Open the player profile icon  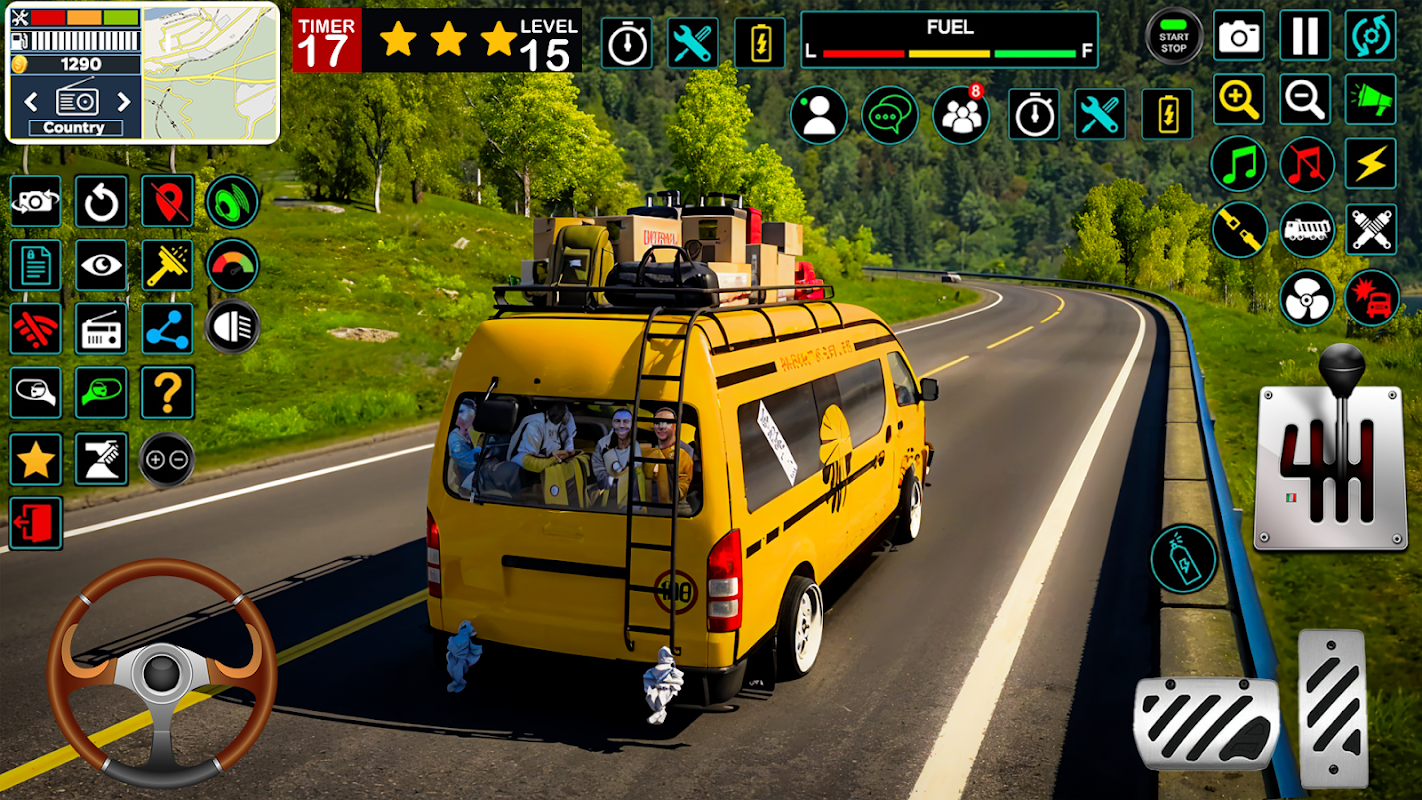tap(818, 115)
